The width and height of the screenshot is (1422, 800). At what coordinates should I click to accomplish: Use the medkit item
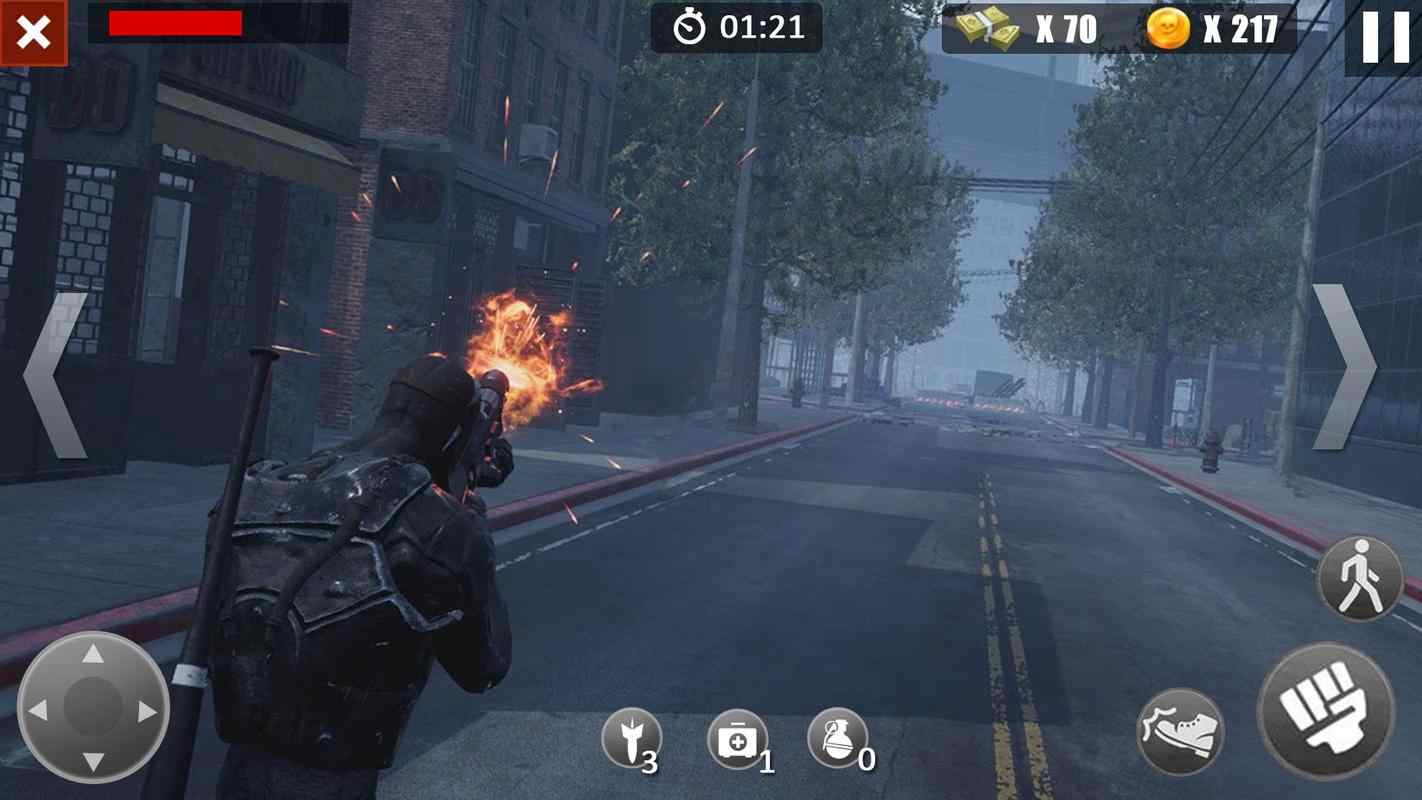tap(738, 741)
